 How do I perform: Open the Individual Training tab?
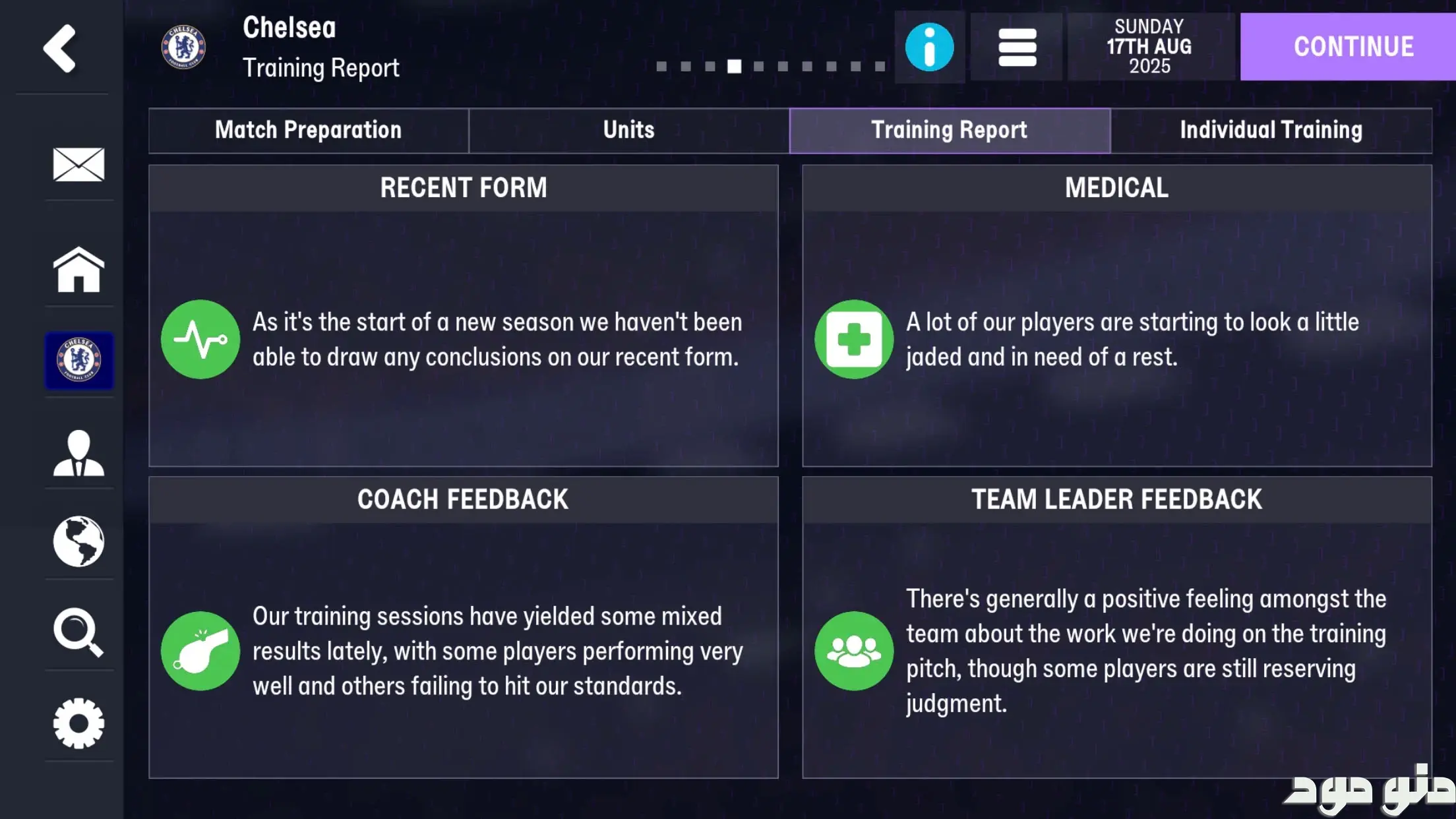coord(1271,130)
